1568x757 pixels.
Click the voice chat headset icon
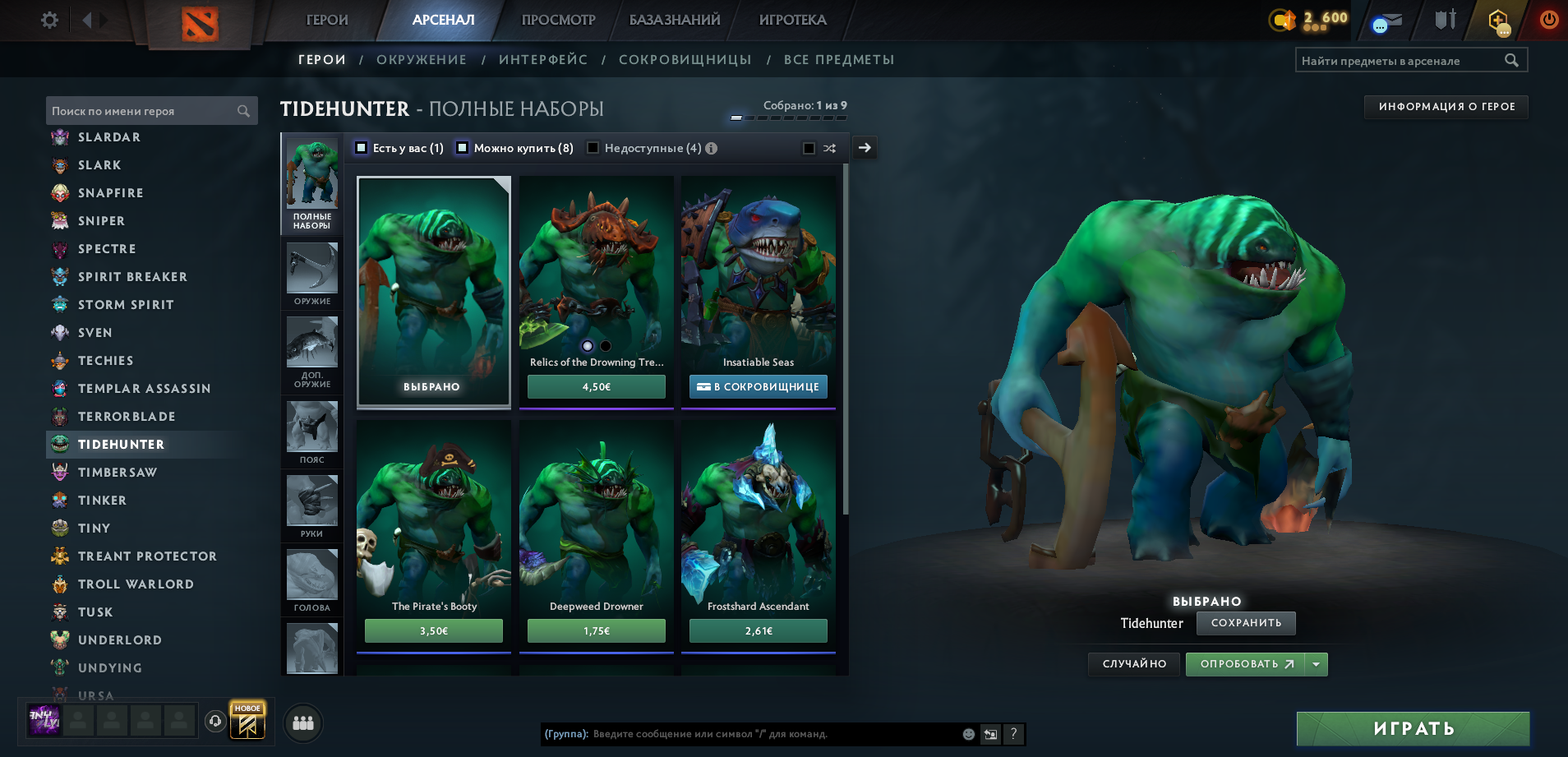[215, 722]
